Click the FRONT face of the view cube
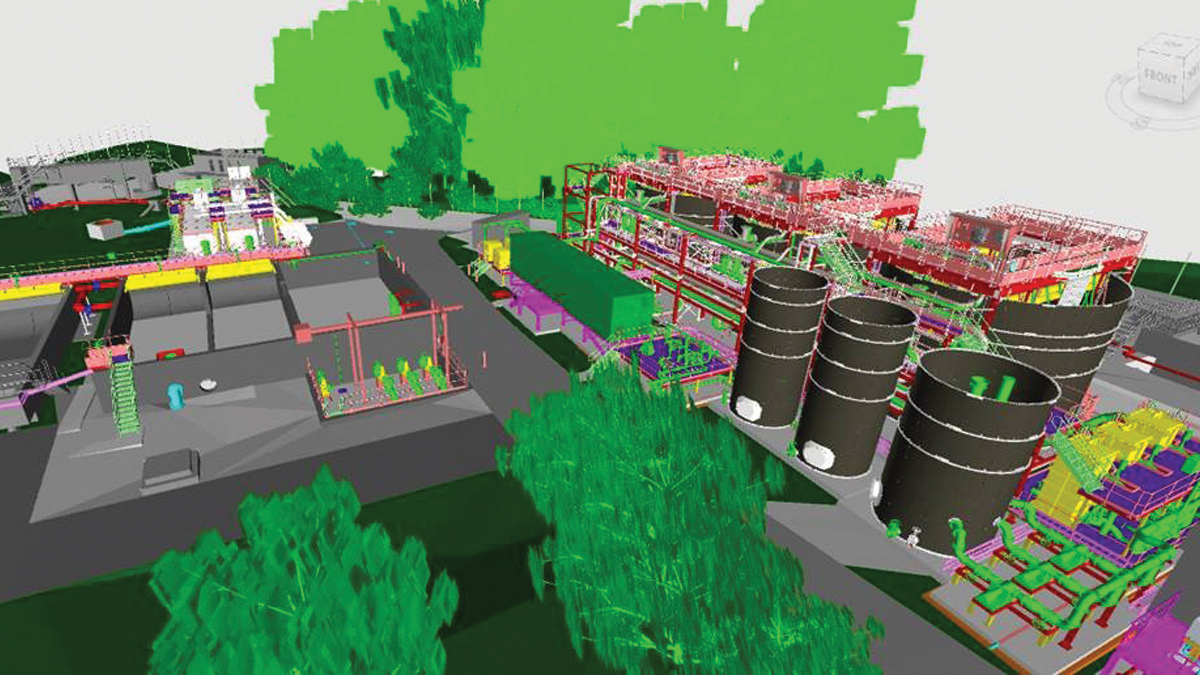This screenshot has width=1200, height=675. tap(1158, 76)
